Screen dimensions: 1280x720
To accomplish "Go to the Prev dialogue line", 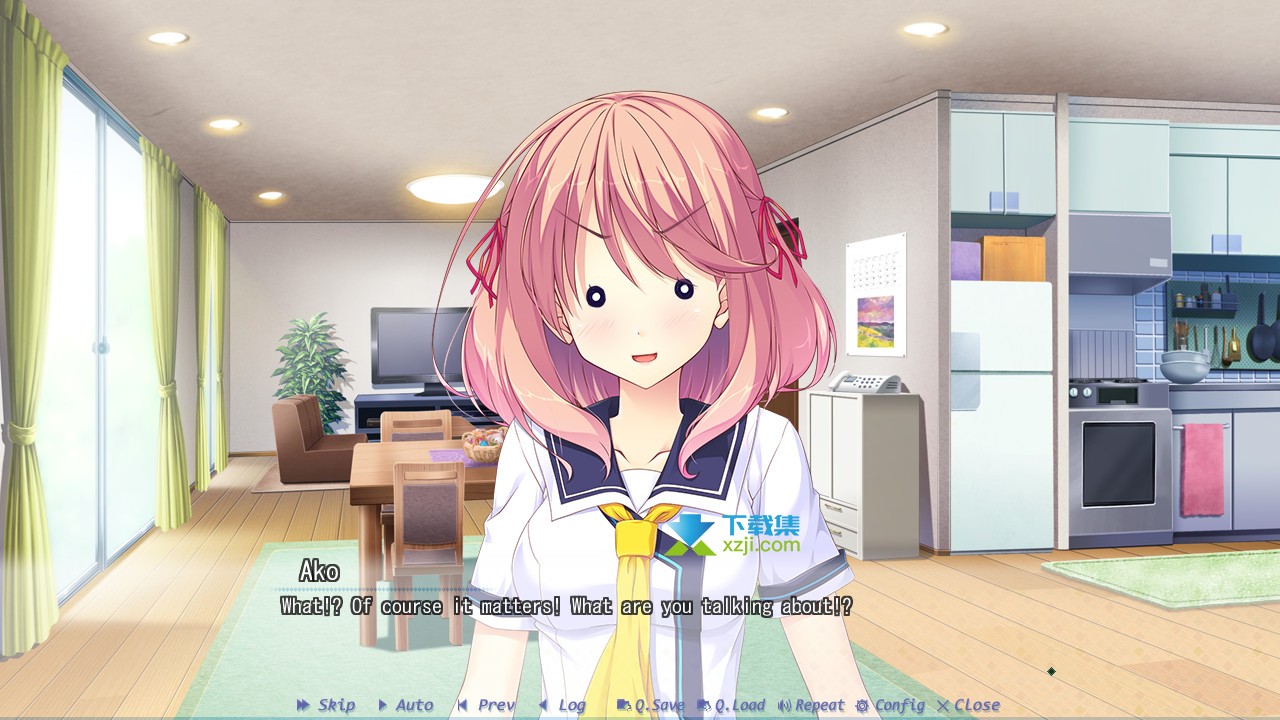I will click(x=487, y=705).
